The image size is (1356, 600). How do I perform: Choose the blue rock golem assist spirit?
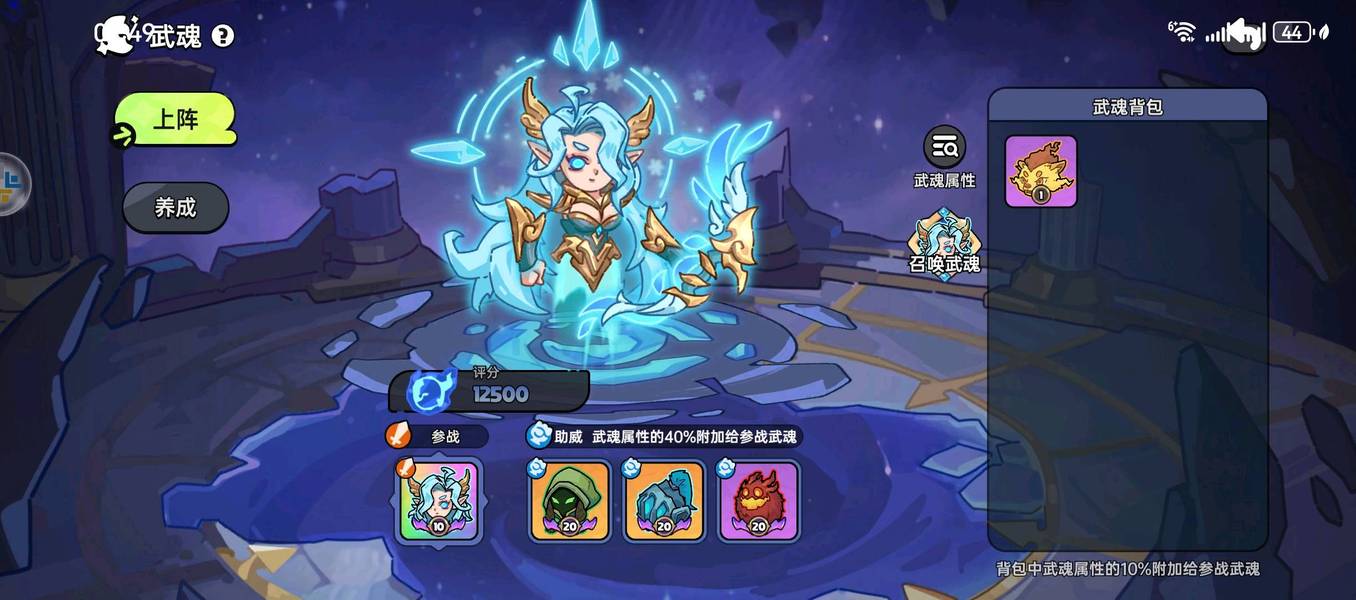[663, 500]
